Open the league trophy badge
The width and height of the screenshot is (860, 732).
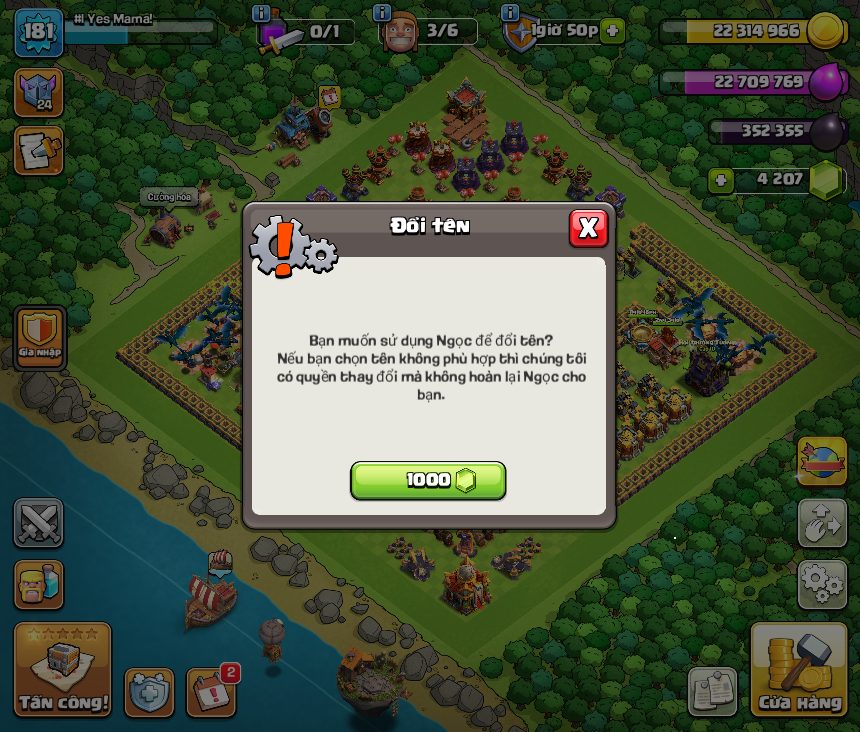point(39,92)
